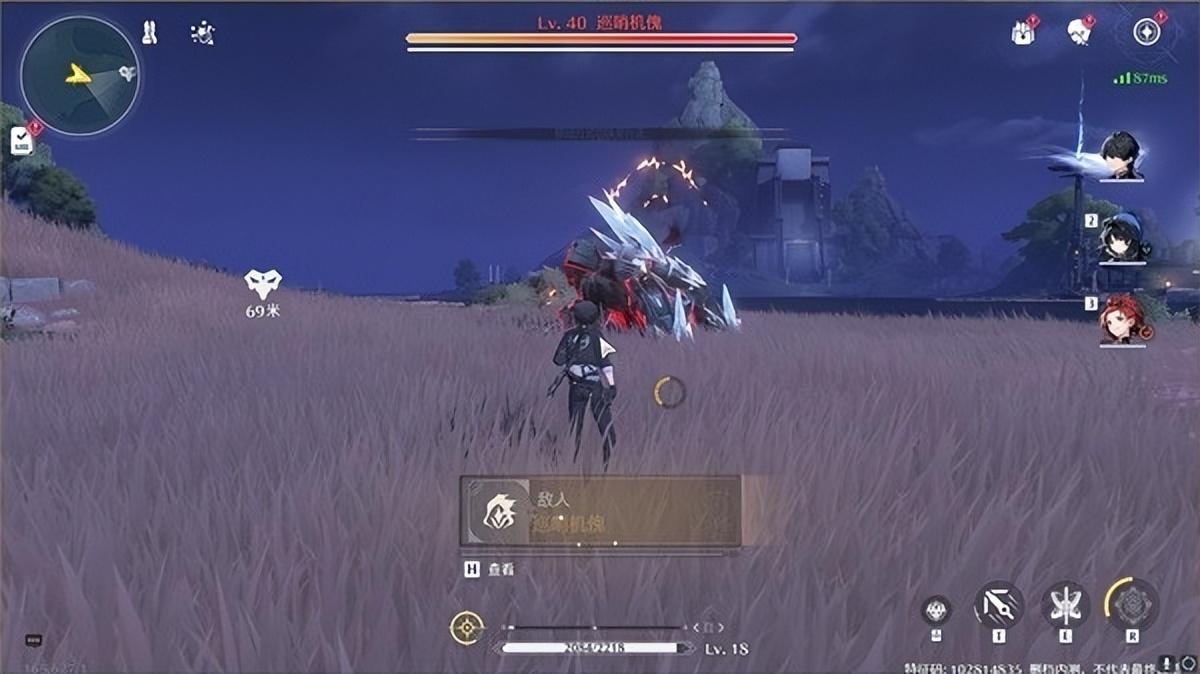Open the circular minimap
This screenshot has width=1200, height=674.
(79, 75)
